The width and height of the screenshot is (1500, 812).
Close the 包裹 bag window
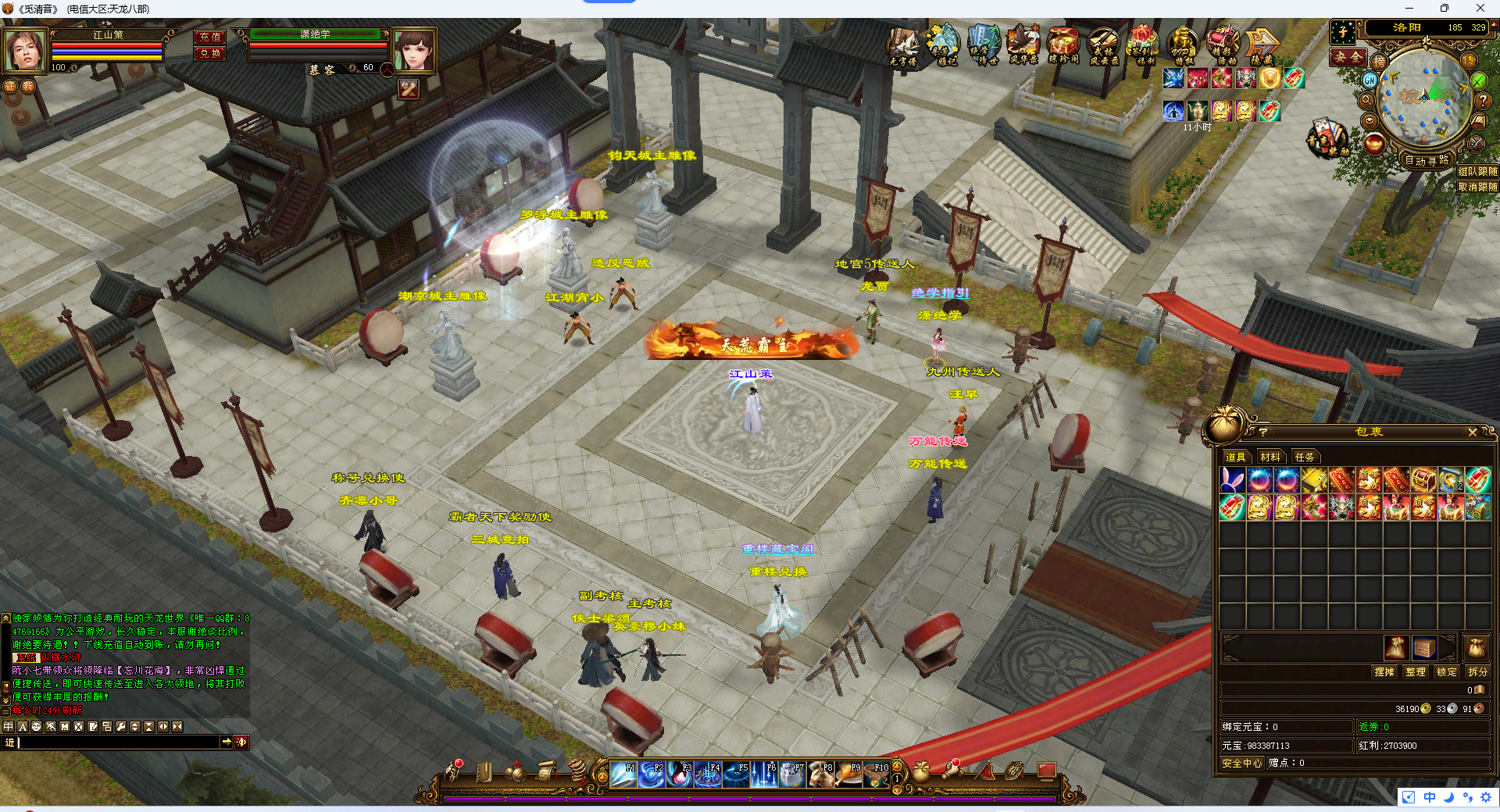coord(1472,432)
